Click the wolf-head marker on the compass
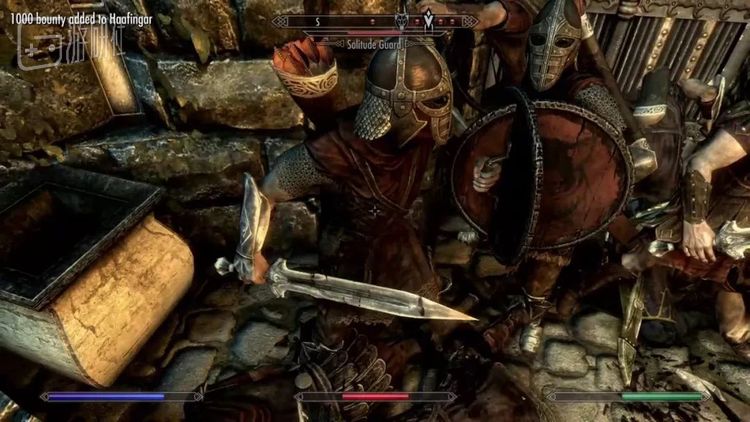 pyautogui.click(x=403, y=20)
